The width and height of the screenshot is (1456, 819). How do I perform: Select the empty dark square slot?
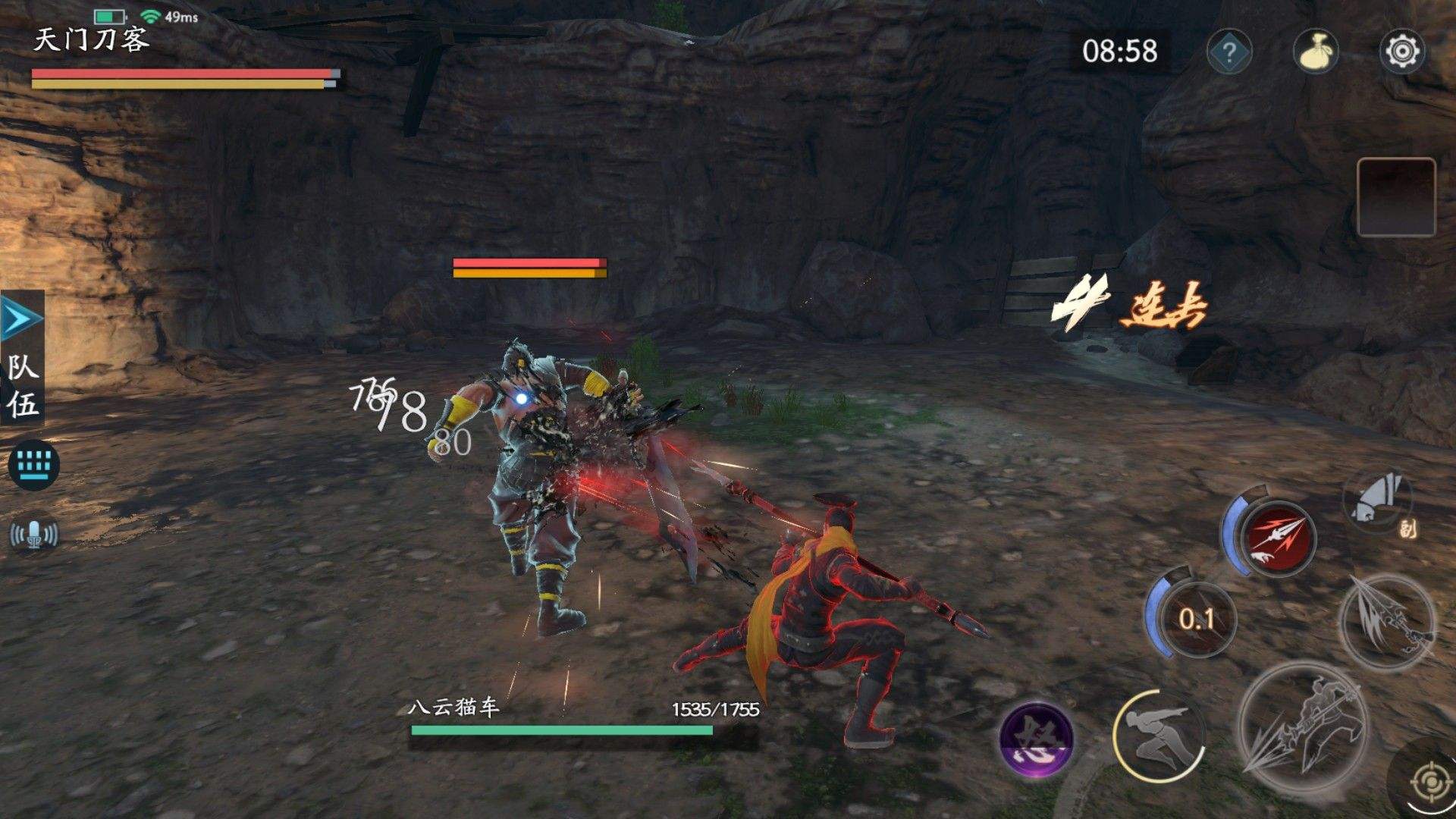click(1395, 197)
